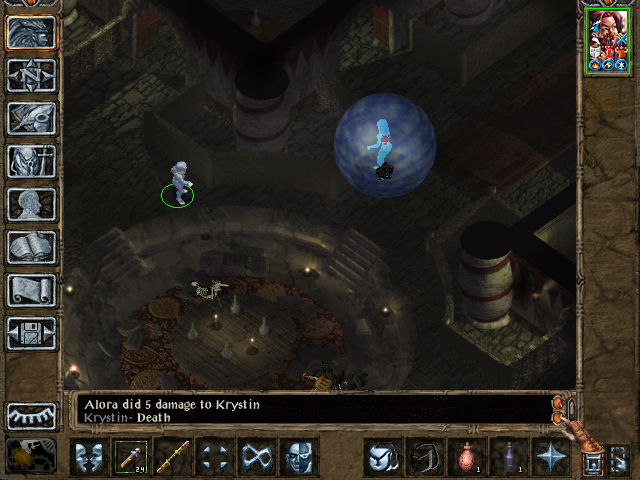
Task: Open the inventory screen
Action: pyautogui.click(x=32, y=161)
